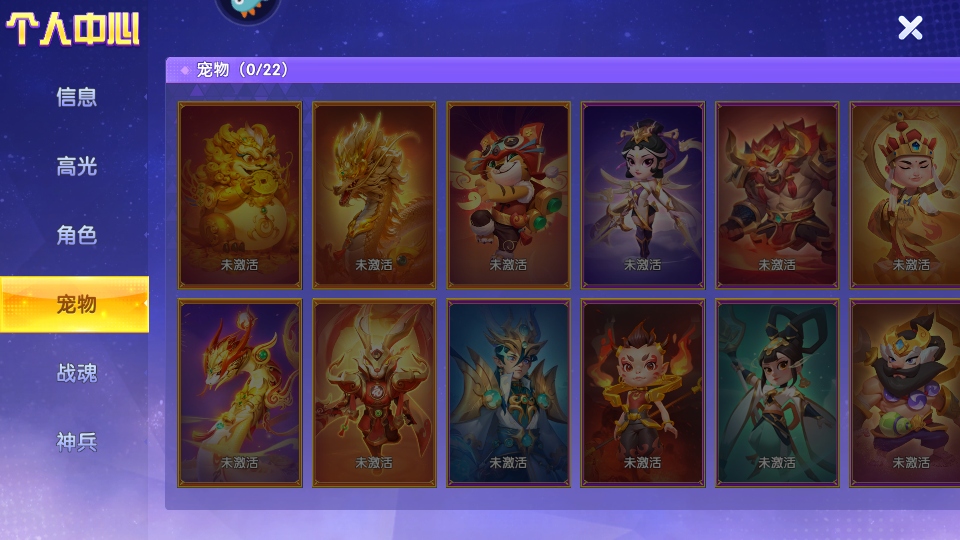
Task: Select the dark-haired winged girl card
Action: [643, 194]
